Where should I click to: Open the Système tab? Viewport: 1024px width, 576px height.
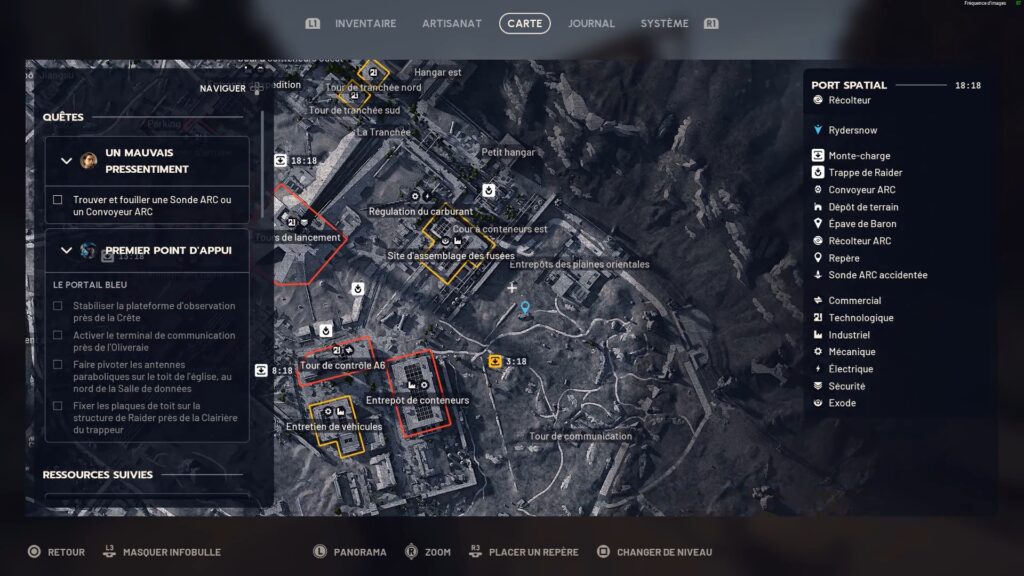point(664,23)
